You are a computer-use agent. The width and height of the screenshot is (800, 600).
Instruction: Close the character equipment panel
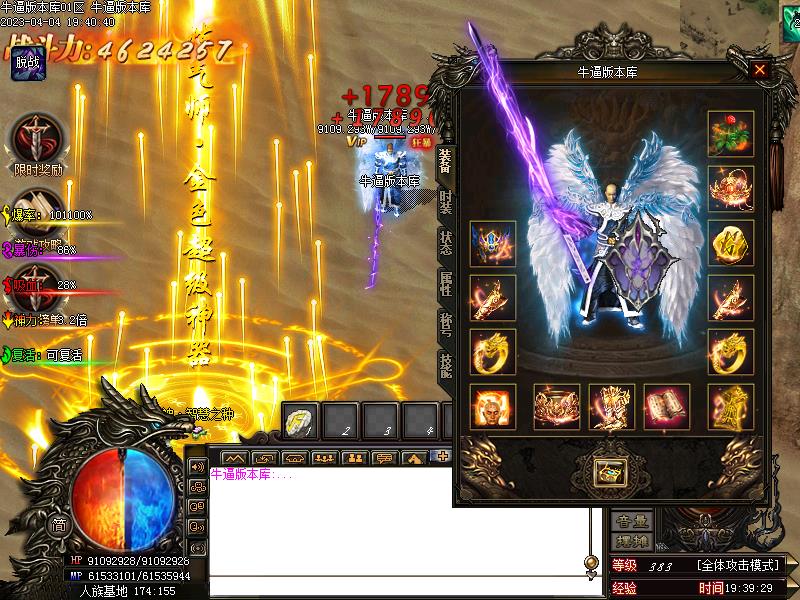click(x=760, y=70)
